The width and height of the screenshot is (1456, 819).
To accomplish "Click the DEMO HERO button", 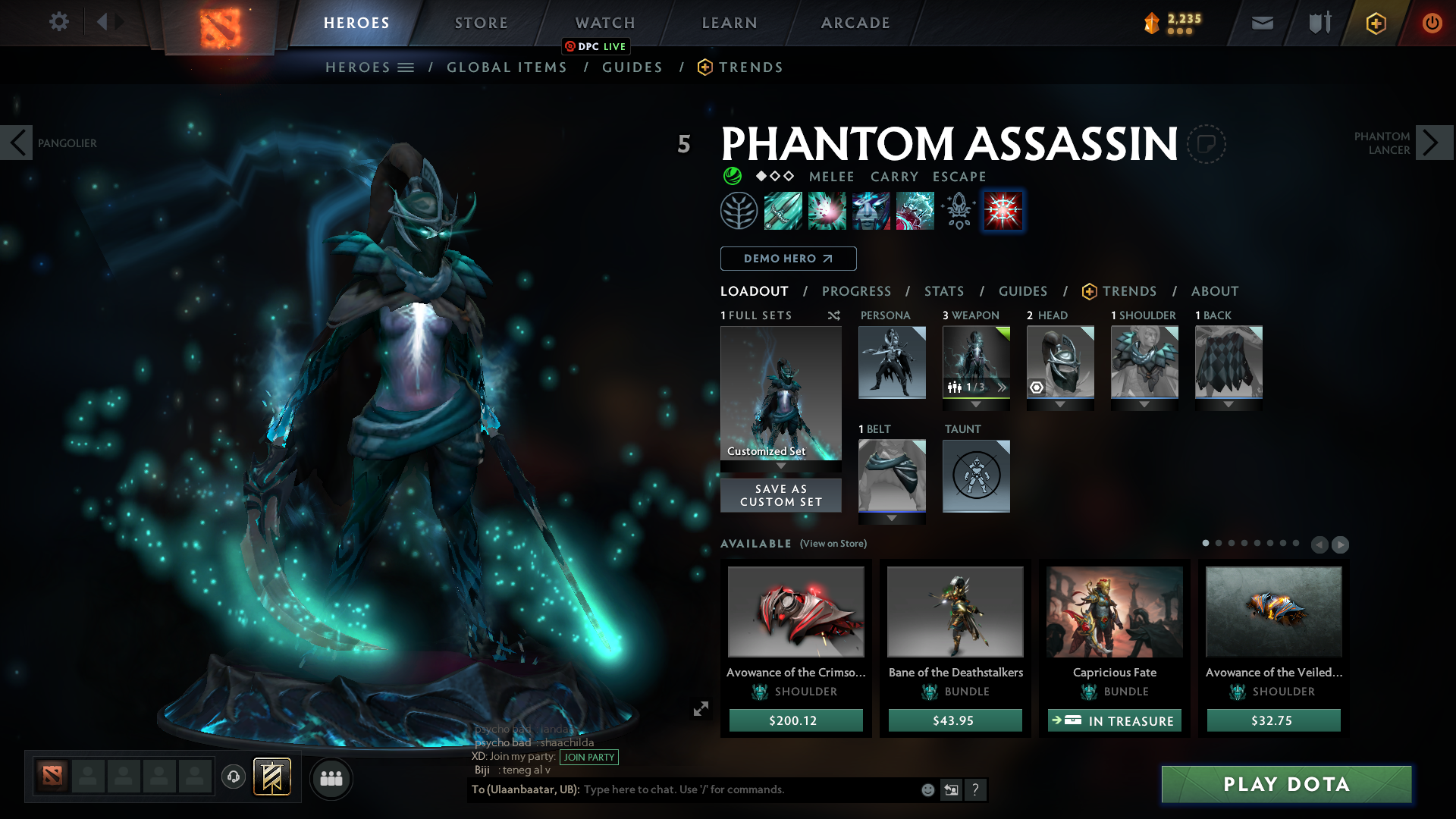I will pos(788,259).
